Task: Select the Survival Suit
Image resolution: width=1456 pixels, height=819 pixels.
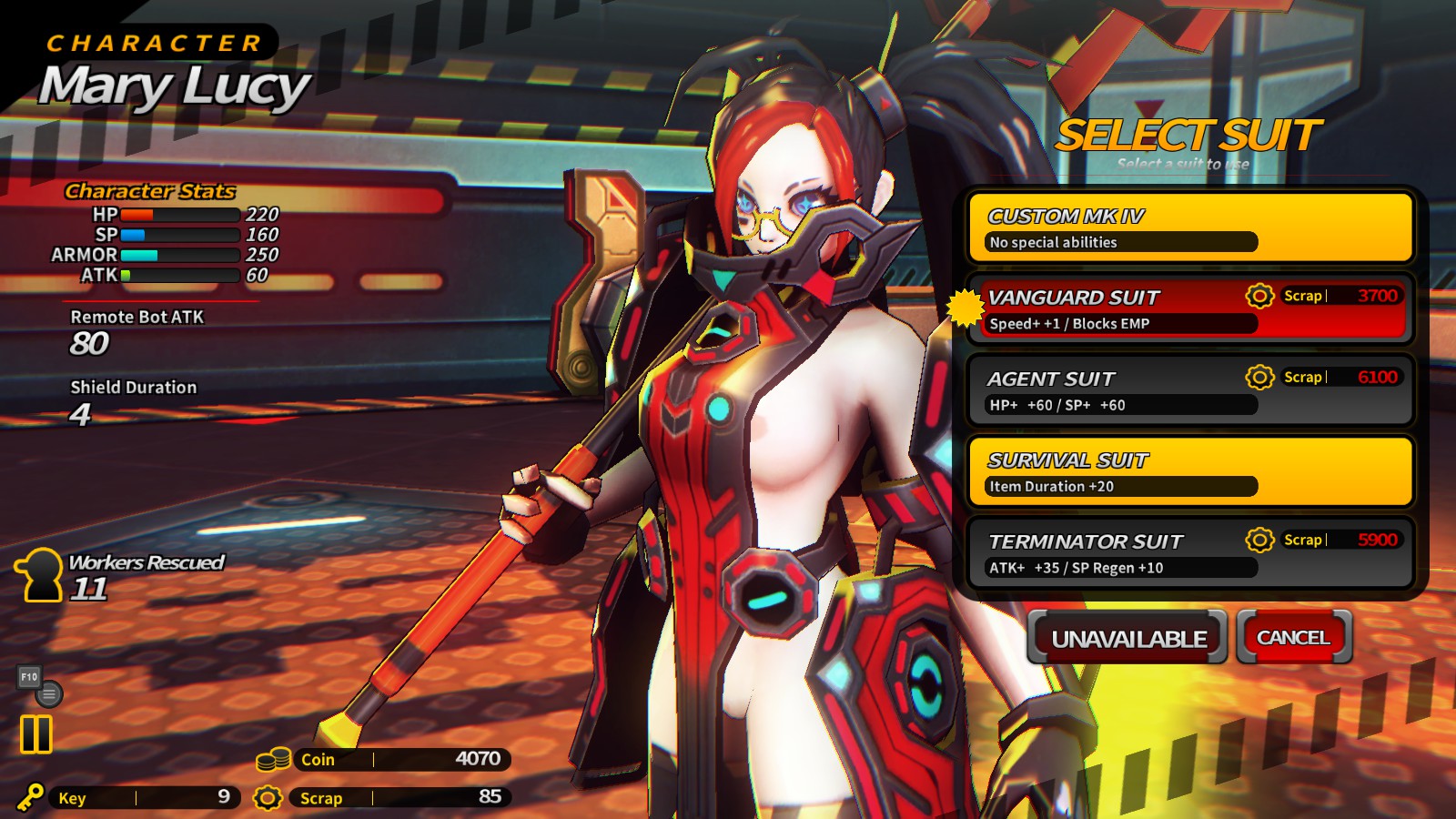Action: click(x=1190, y=471)
